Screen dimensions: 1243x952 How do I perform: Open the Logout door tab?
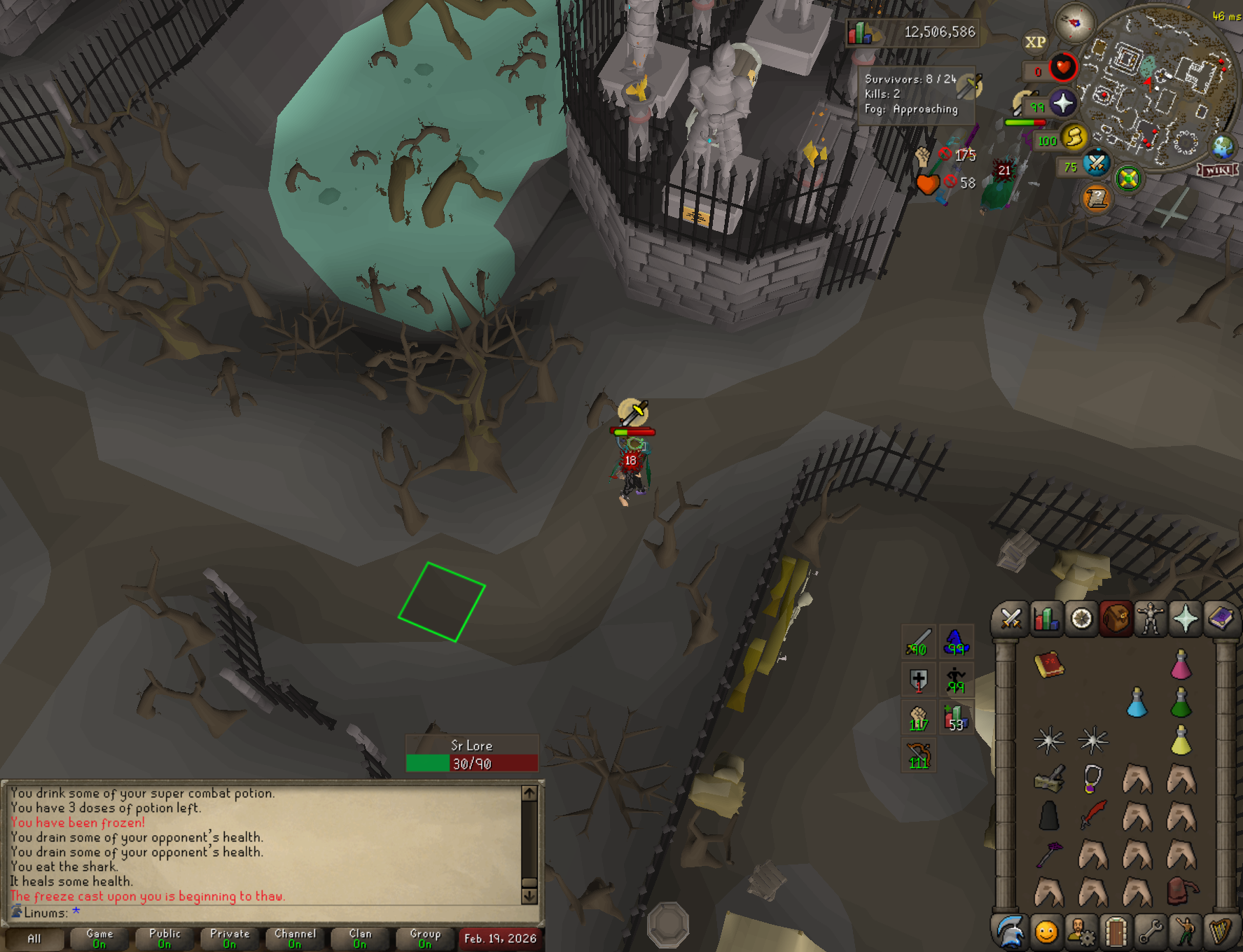coord(1116,932)
